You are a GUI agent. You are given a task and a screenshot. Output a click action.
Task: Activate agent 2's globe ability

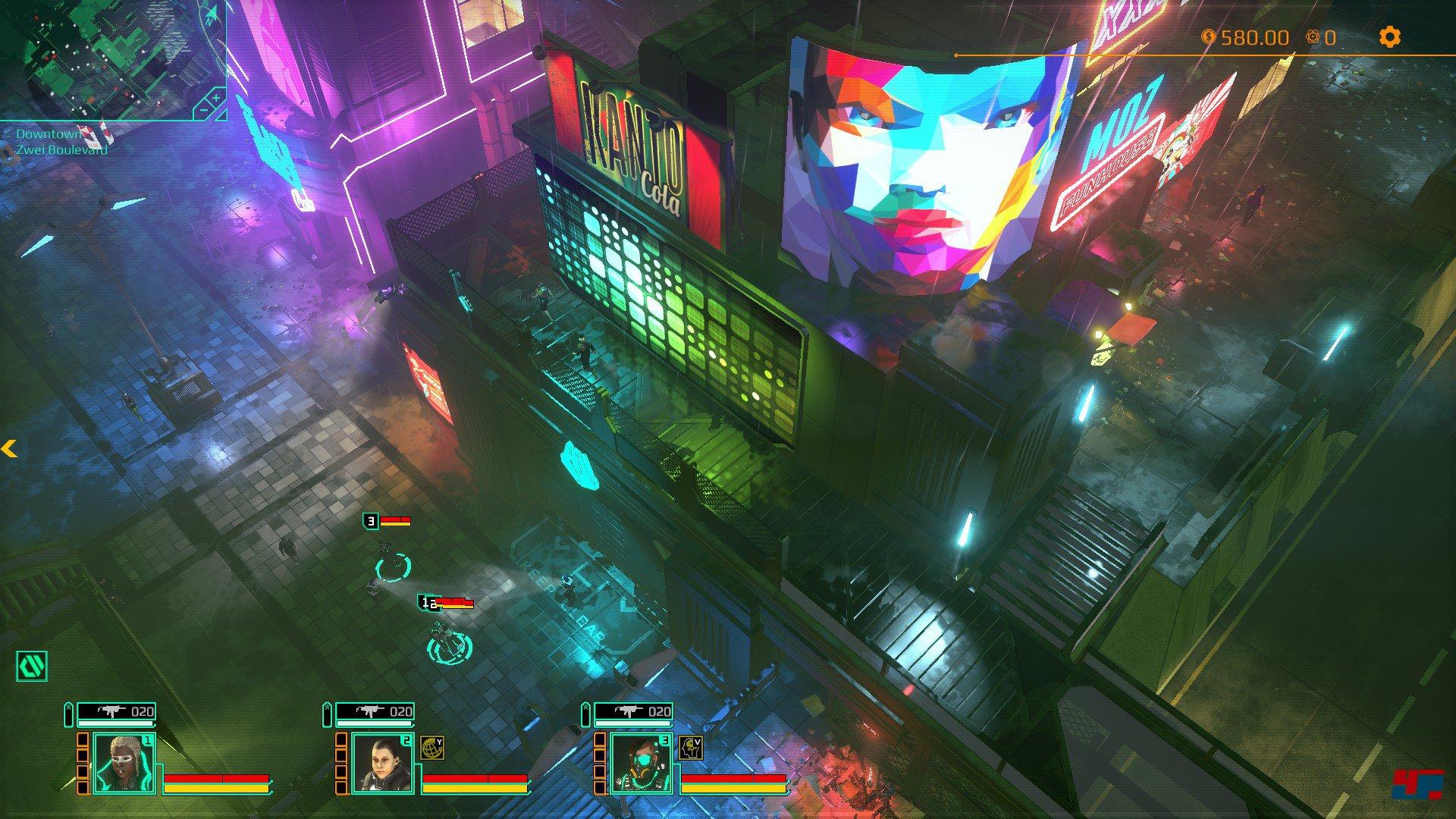pyautogui.click(x=431, y=748)
